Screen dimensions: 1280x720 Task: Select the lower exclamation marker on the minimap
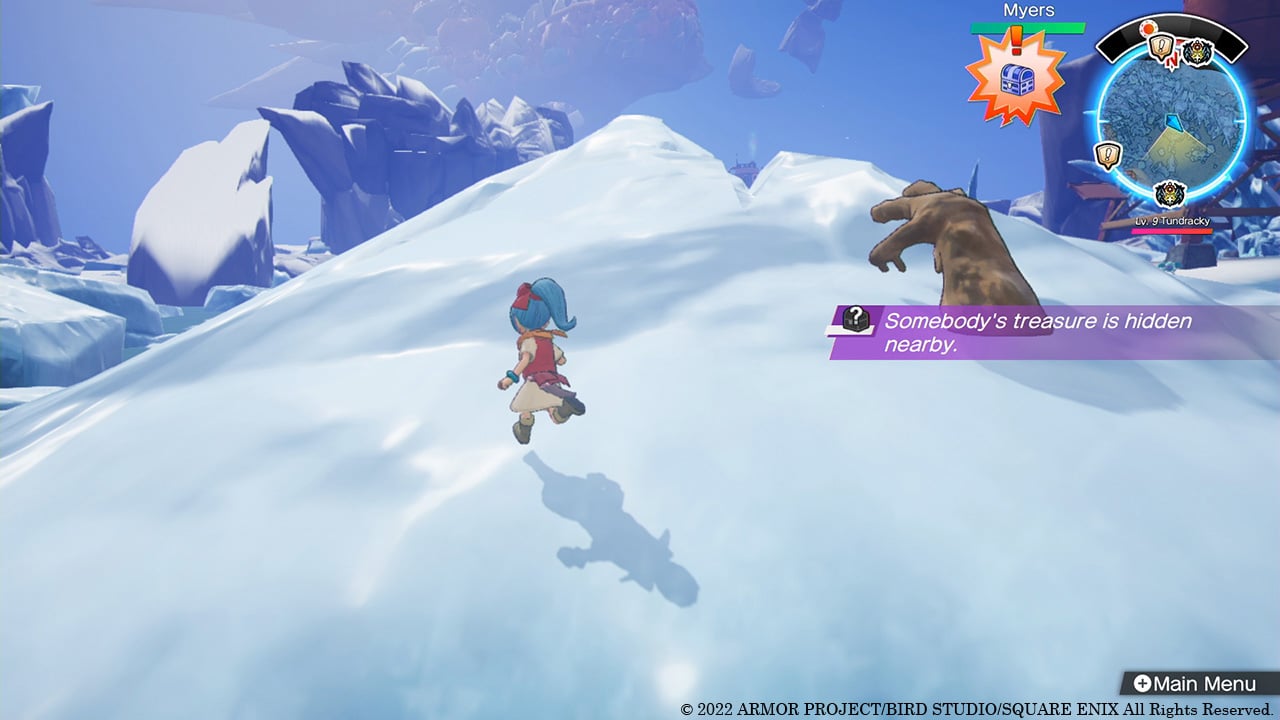pos(1106,153)
